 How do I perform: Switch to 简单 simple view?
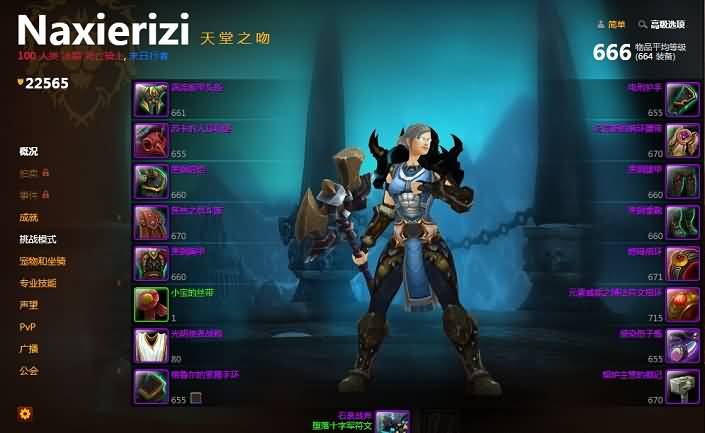[611, 24]
